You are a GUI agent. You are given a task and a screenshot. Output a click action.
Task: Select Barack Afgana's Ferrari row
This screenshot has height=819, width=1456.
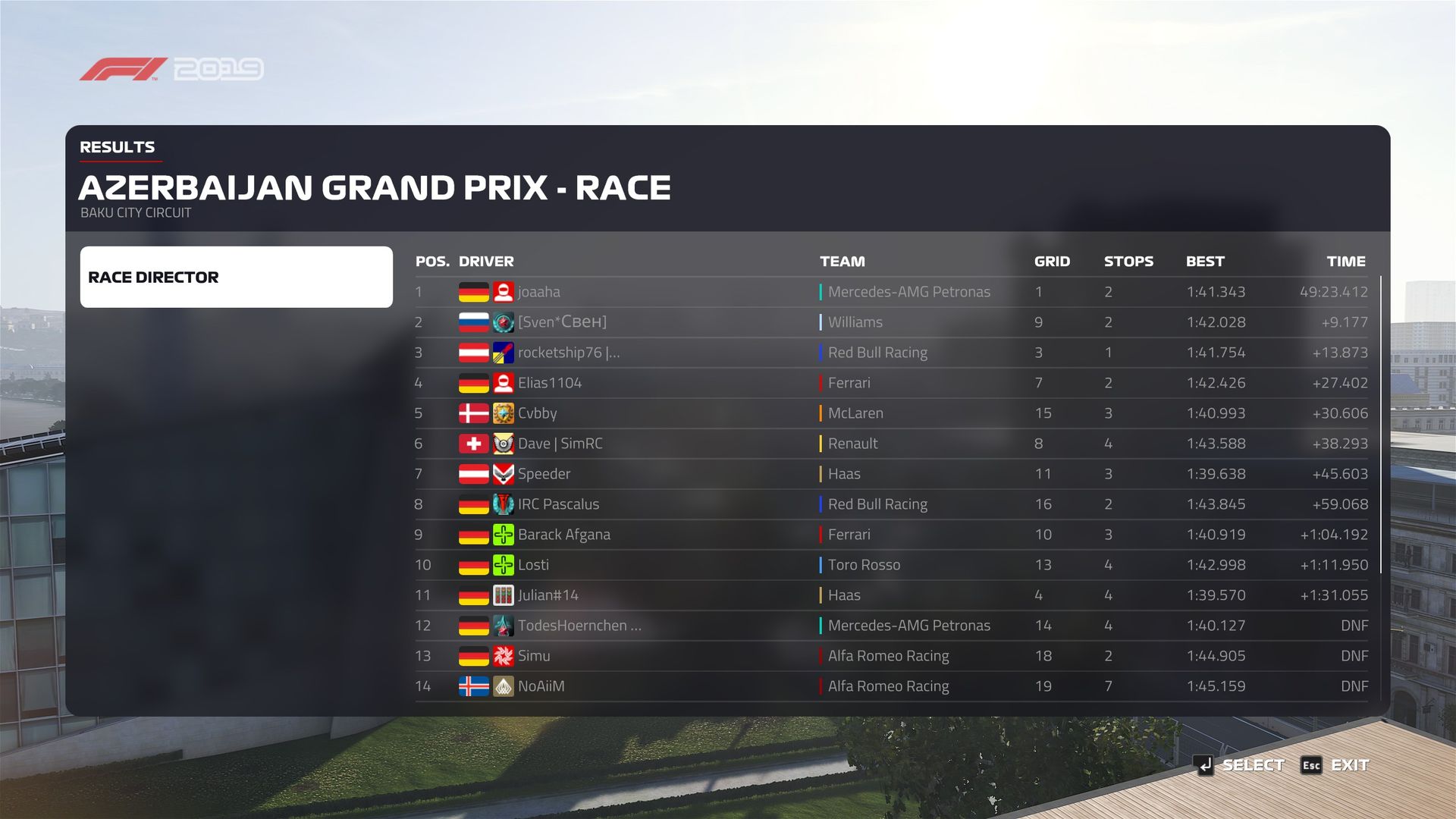(x=891, y=535)
